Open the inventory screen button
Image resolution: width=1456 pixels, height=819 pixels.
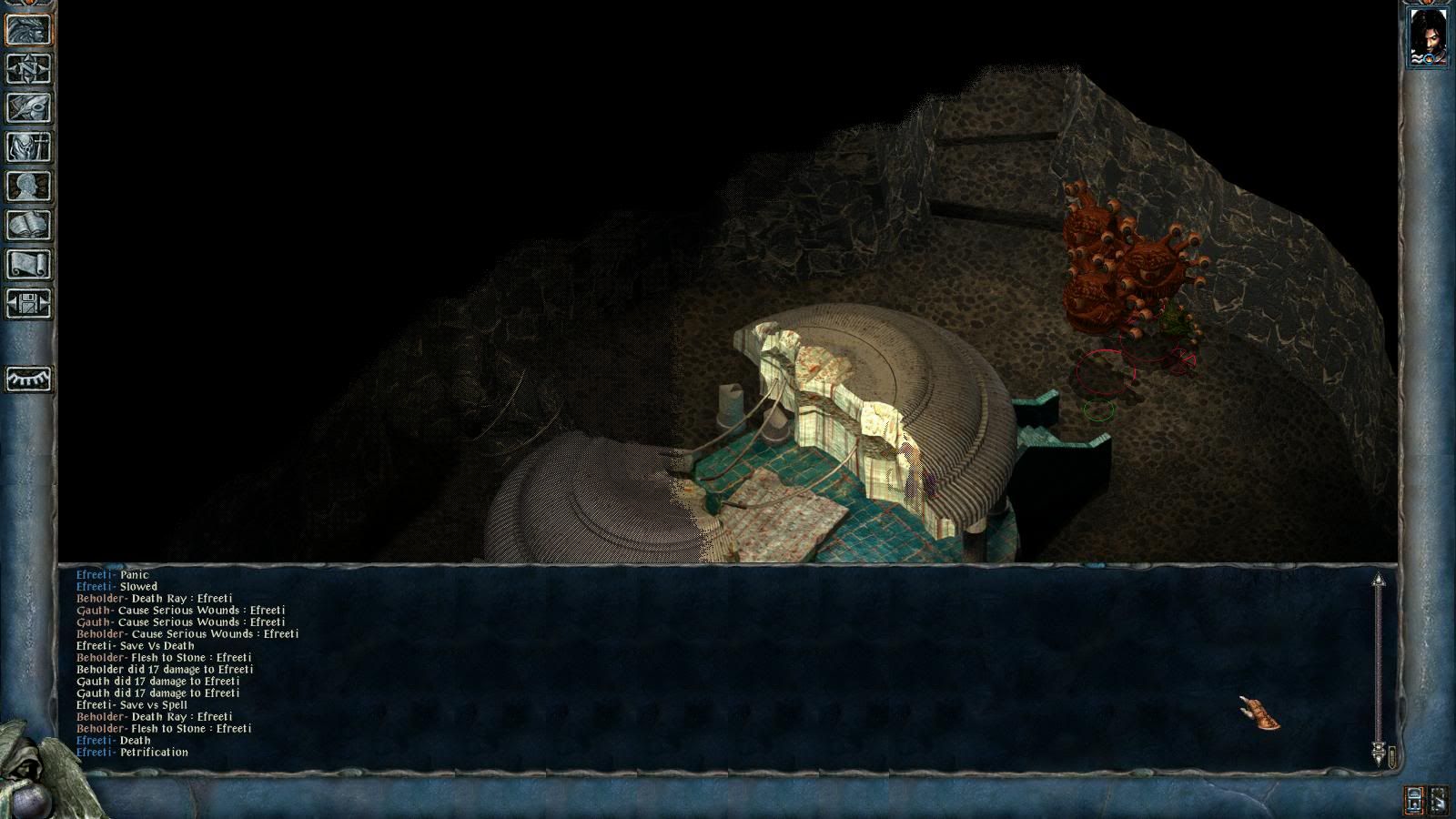click(x=29, y=147)
